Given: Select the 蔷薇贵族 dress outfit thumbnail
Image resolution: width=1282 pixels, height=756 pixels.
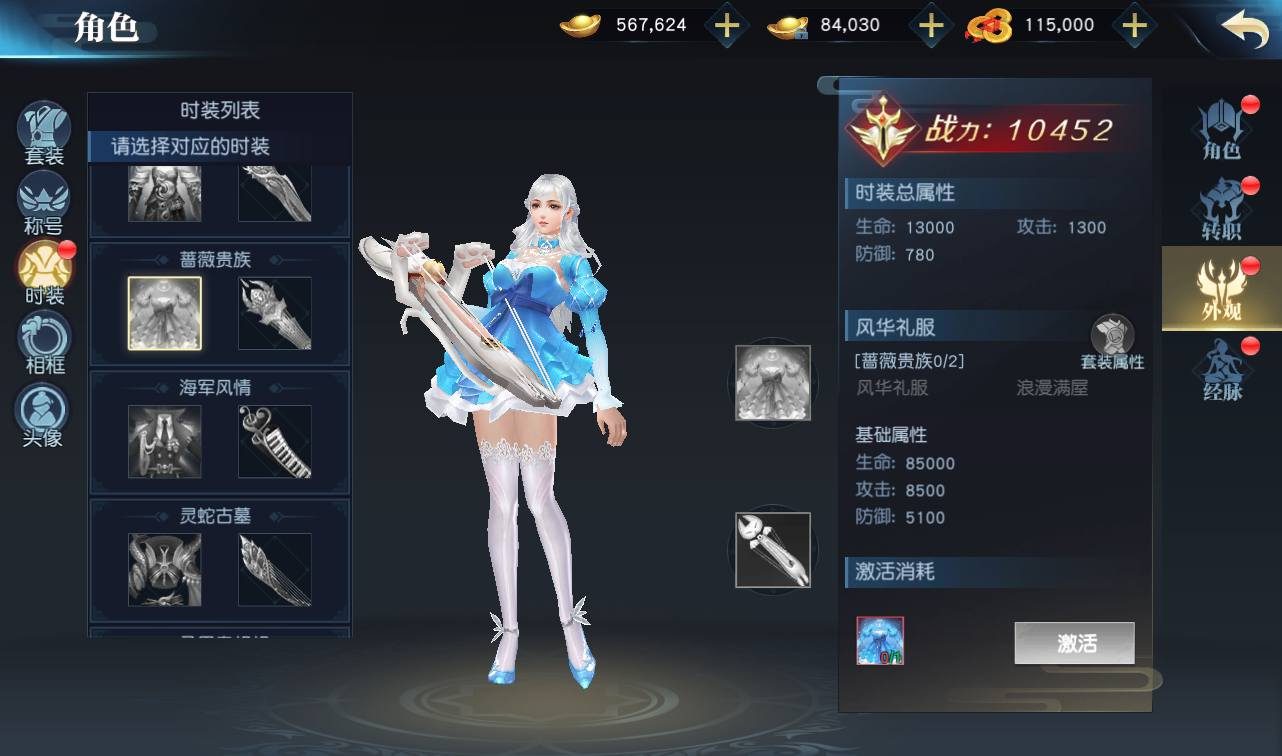Looking at the screenshot, I should point(165,313).
